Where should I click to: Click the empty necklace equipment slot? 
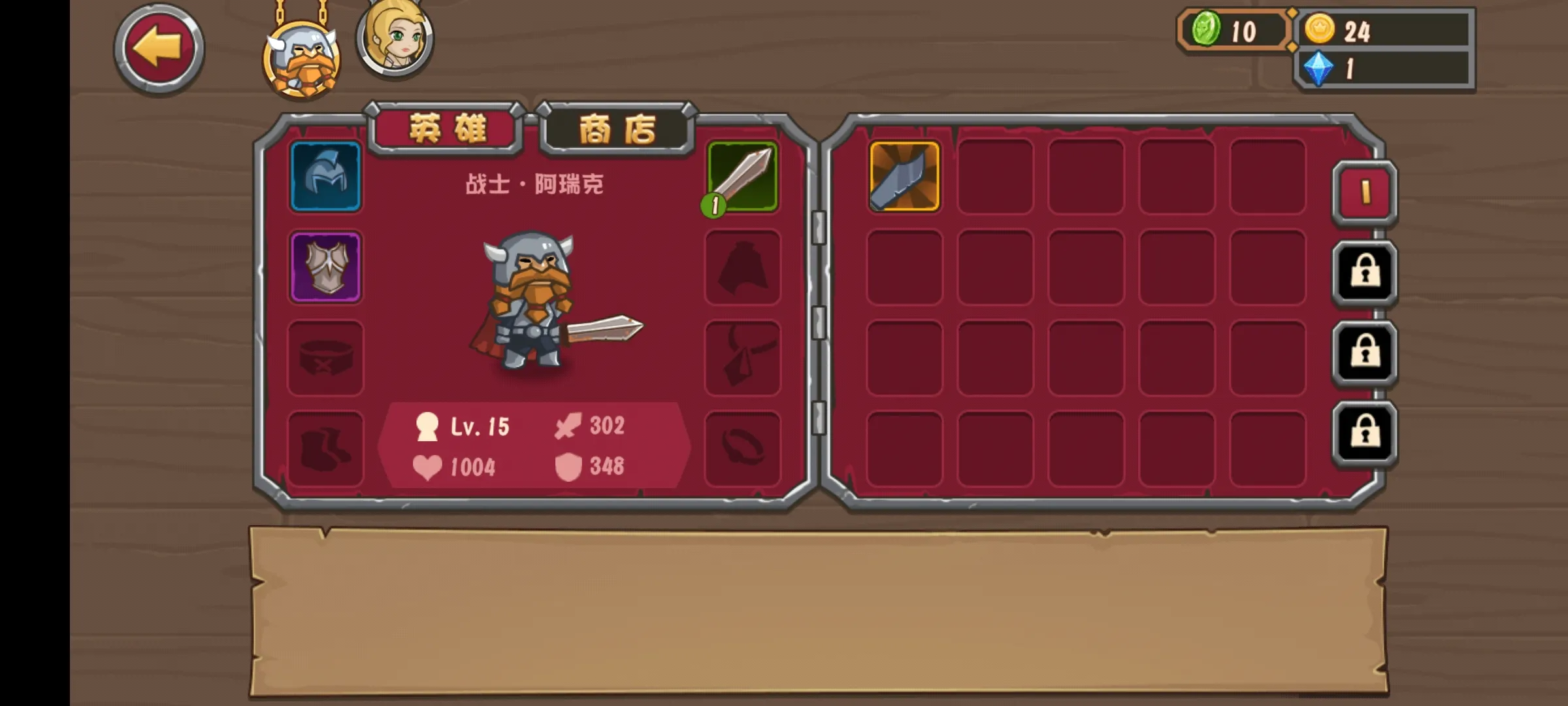tap(743, 358)
